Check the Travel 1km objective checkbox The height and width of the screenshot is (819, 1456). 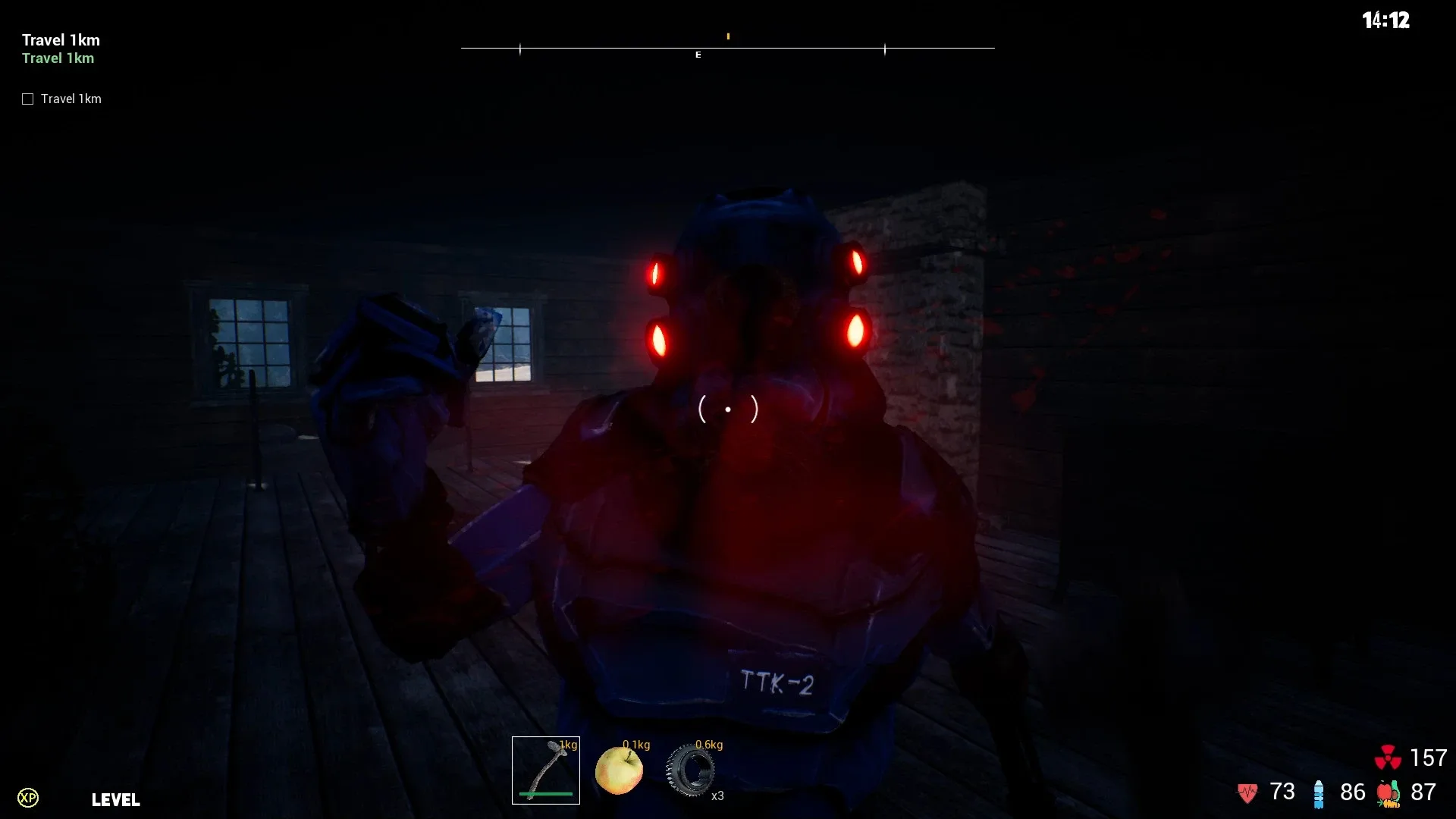click(27, 98)
